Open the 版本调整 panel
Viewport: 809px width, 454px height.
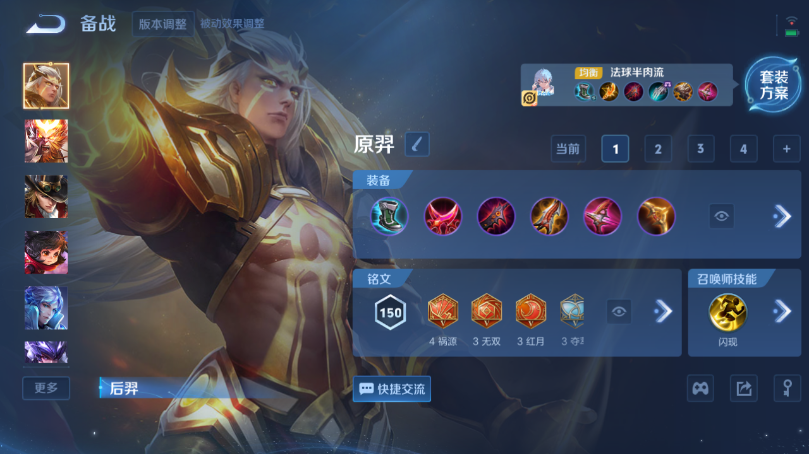pos(163,24)
